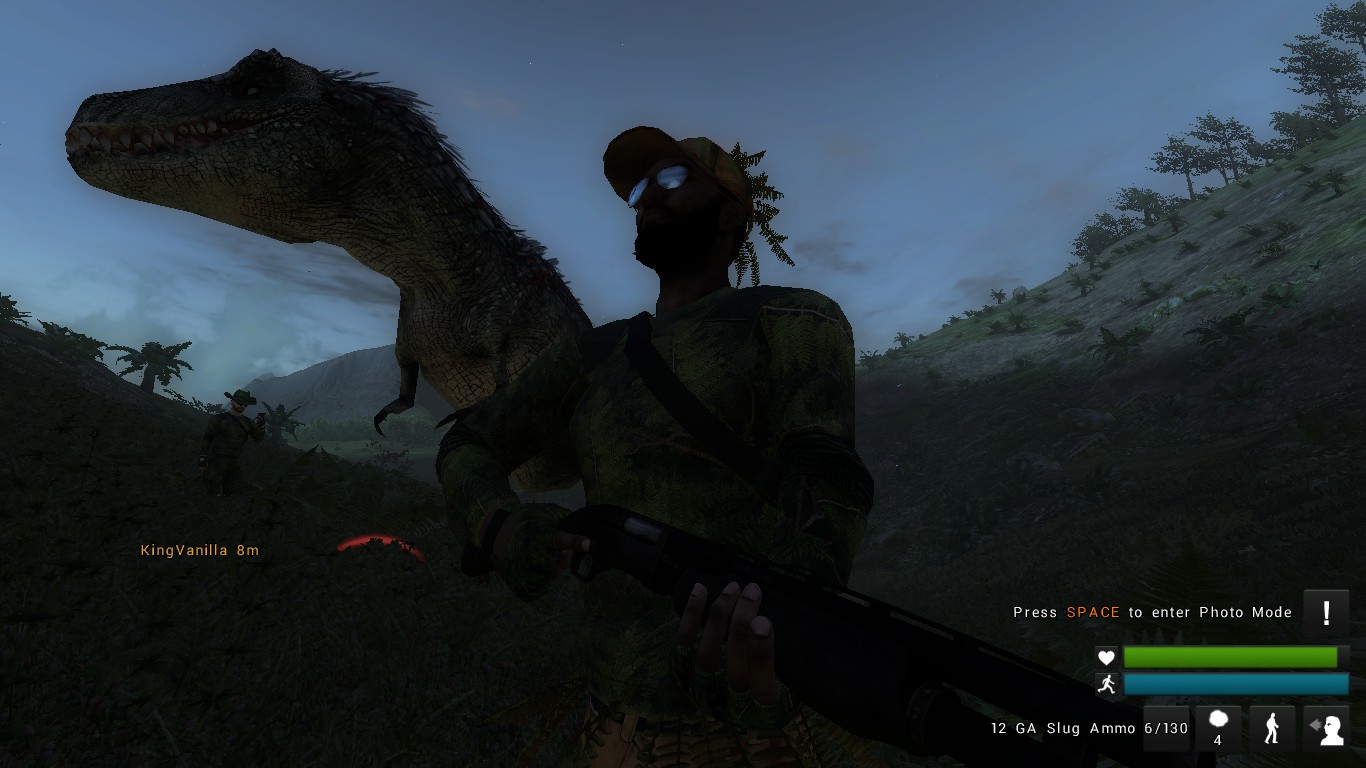Click the green health progress bar

point(1232,657)
